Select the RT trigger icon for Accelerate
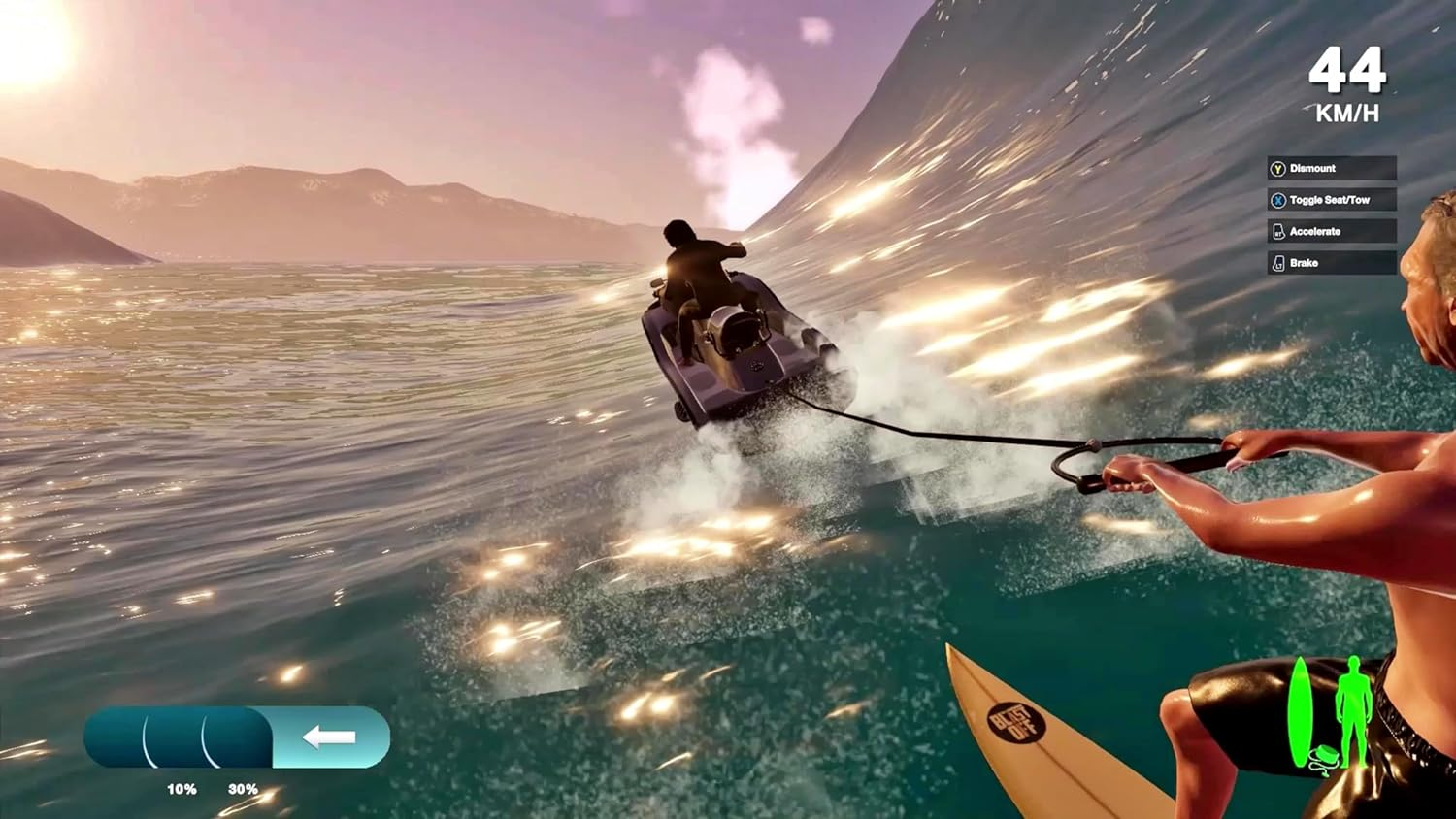The image size is (1456, 819). (x=1278, y=231)
